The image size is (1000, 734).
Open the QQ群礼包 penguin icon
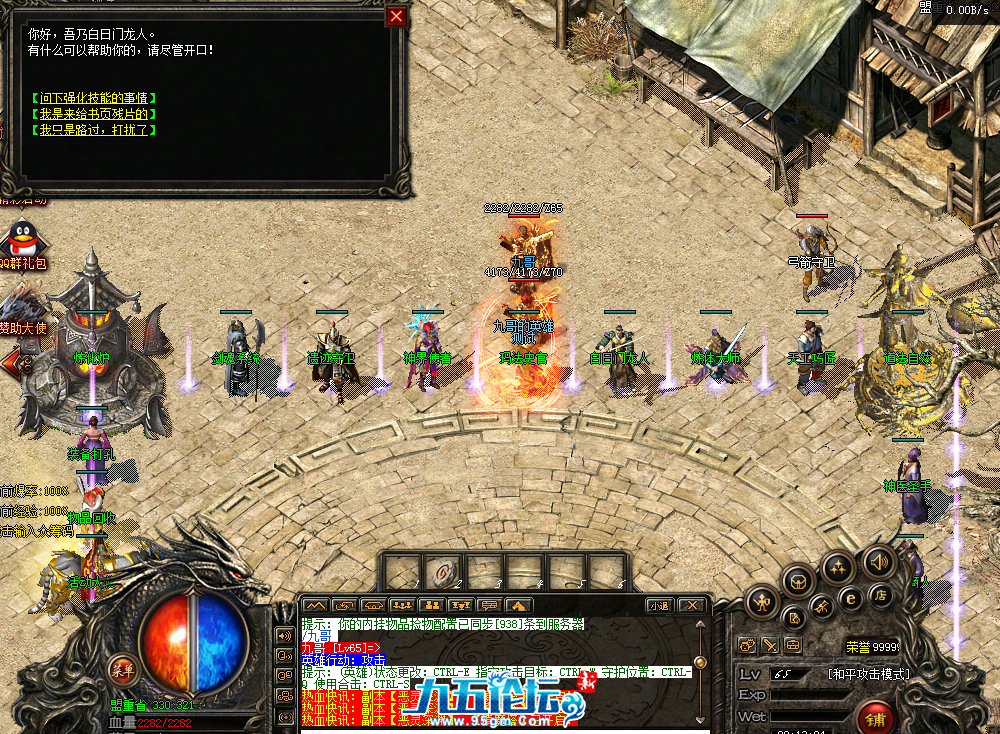pyautogui.click(x=20, y=240)
